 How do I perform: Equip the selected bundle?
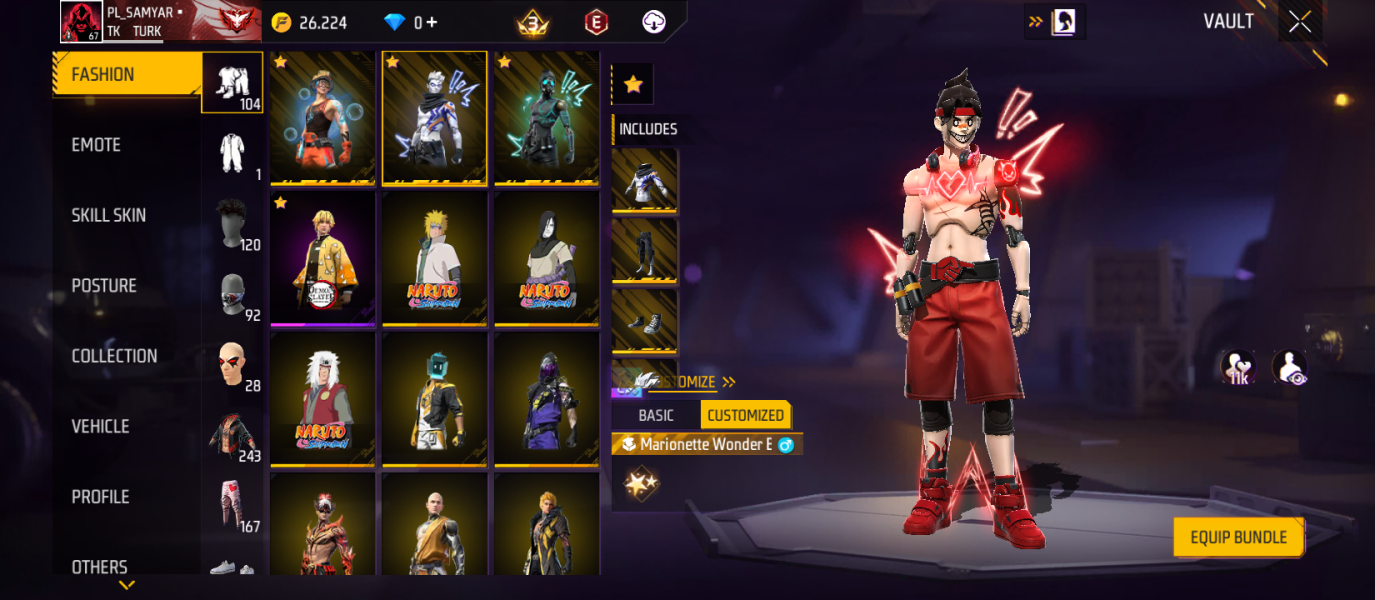pos(1238,537)
